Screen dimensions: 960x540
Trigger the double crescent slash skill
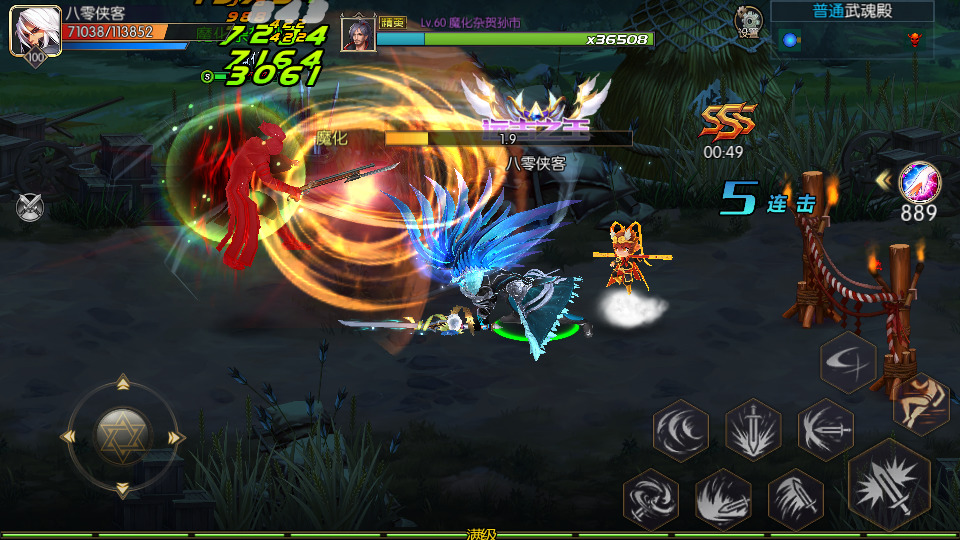click(681, 431)
